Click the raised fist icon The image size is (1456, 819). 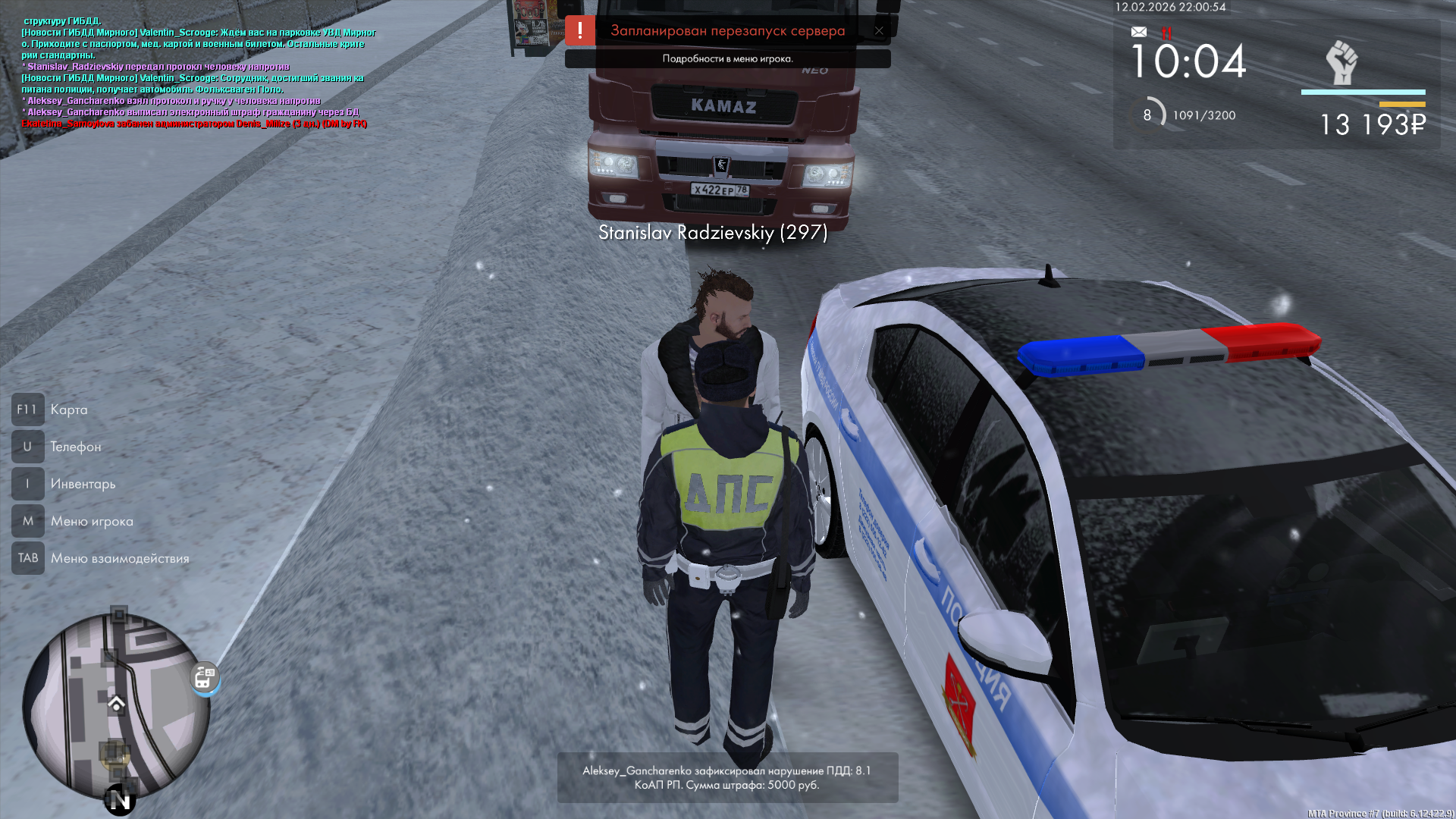1341,62
